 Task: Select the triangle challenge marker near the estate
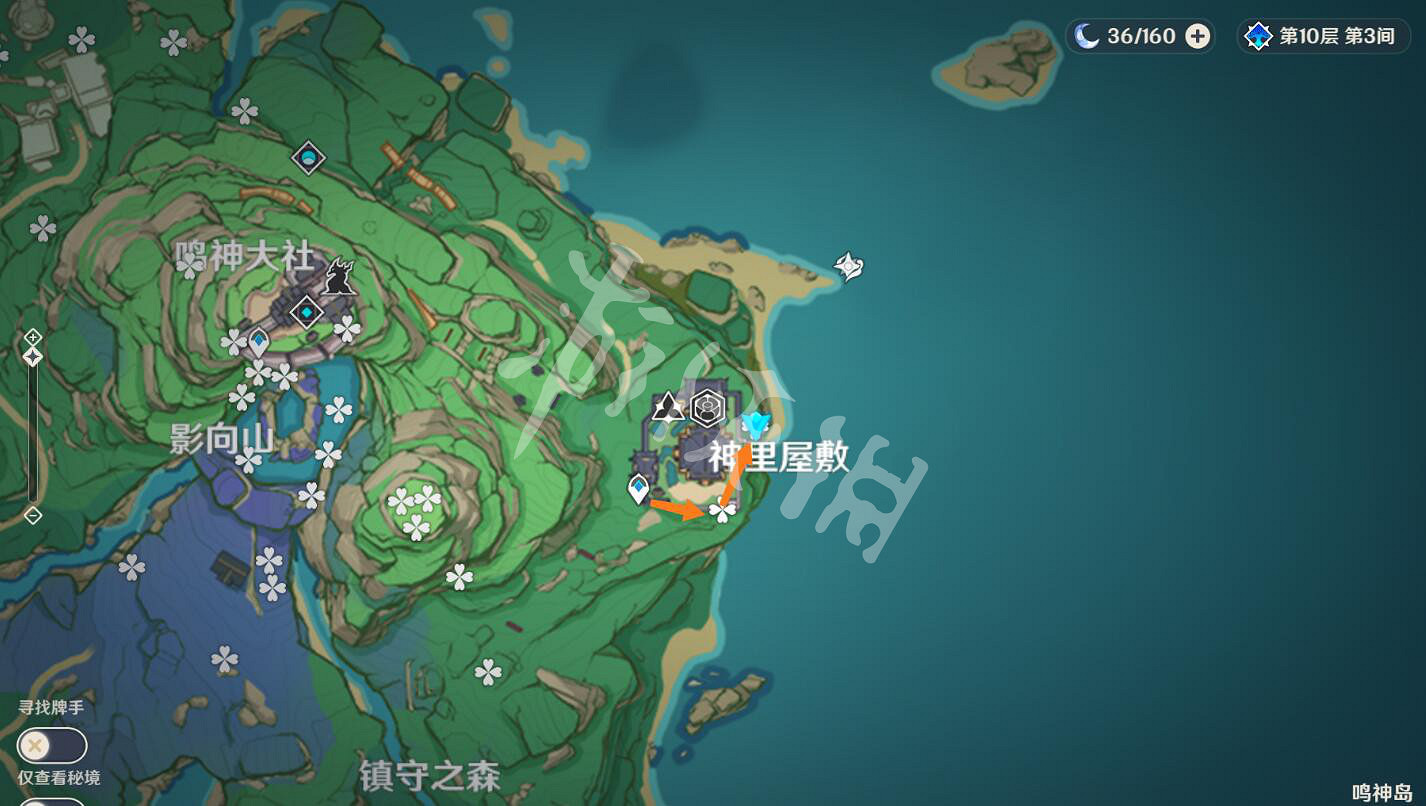(x=669, y=408)
